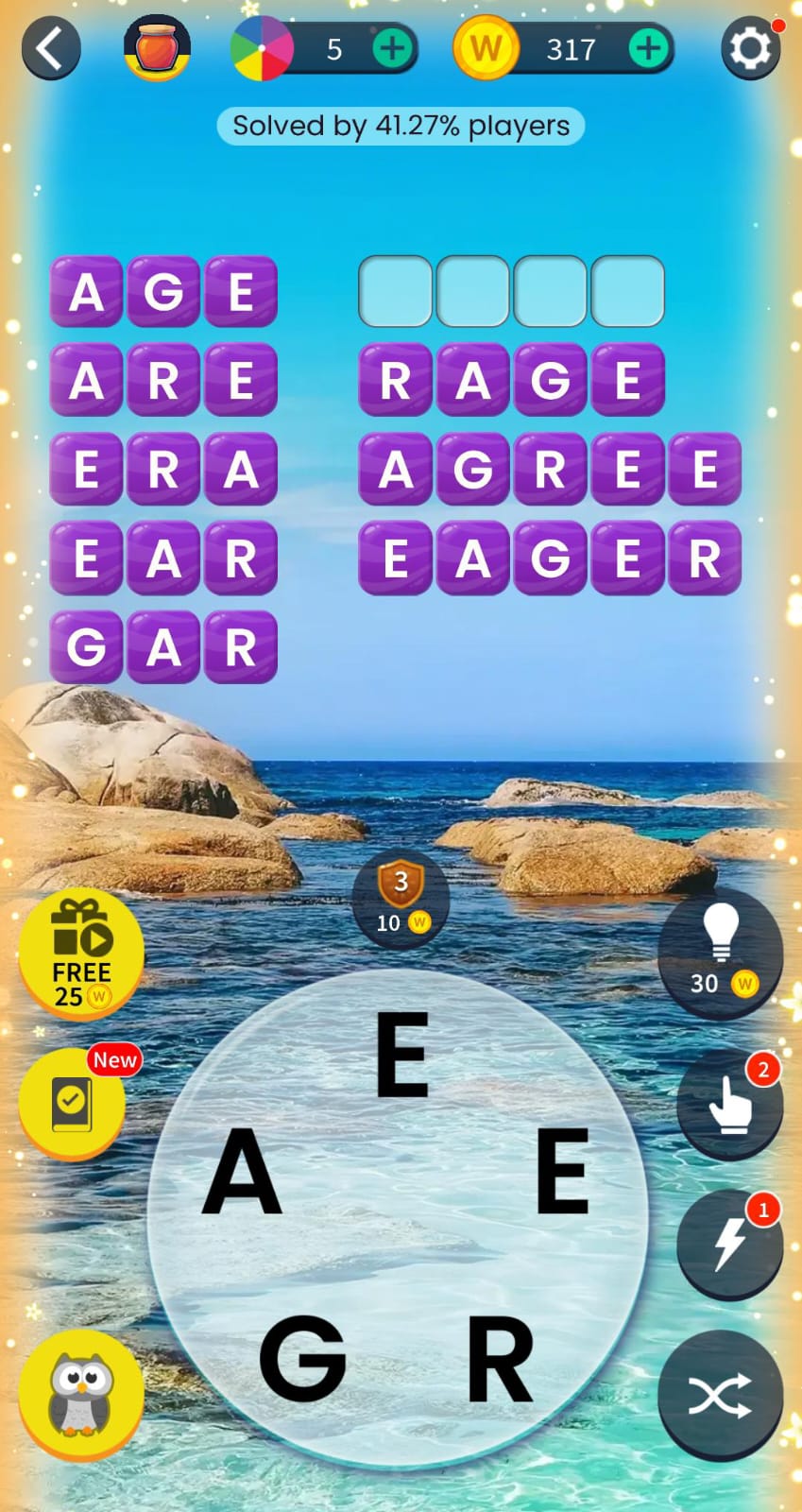
Task: Tap the solved word EAGER
Action: [550, 558]
